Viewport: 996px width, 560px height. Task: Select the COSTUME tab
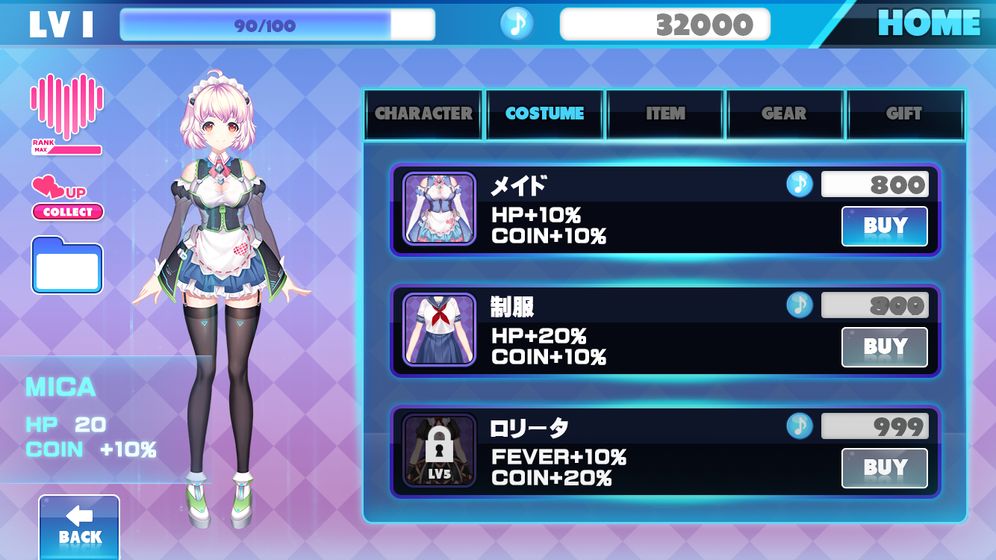(x=545, y=114)
